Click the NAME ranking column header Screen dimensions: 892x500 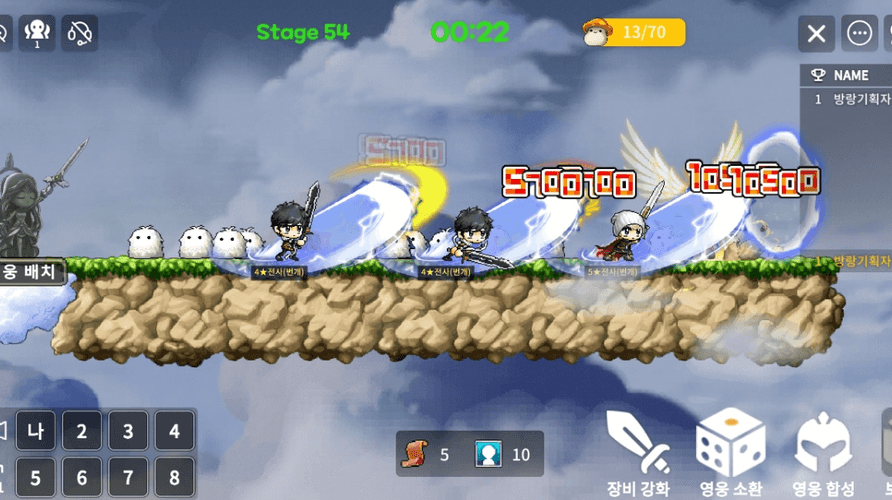coord(850,75)
